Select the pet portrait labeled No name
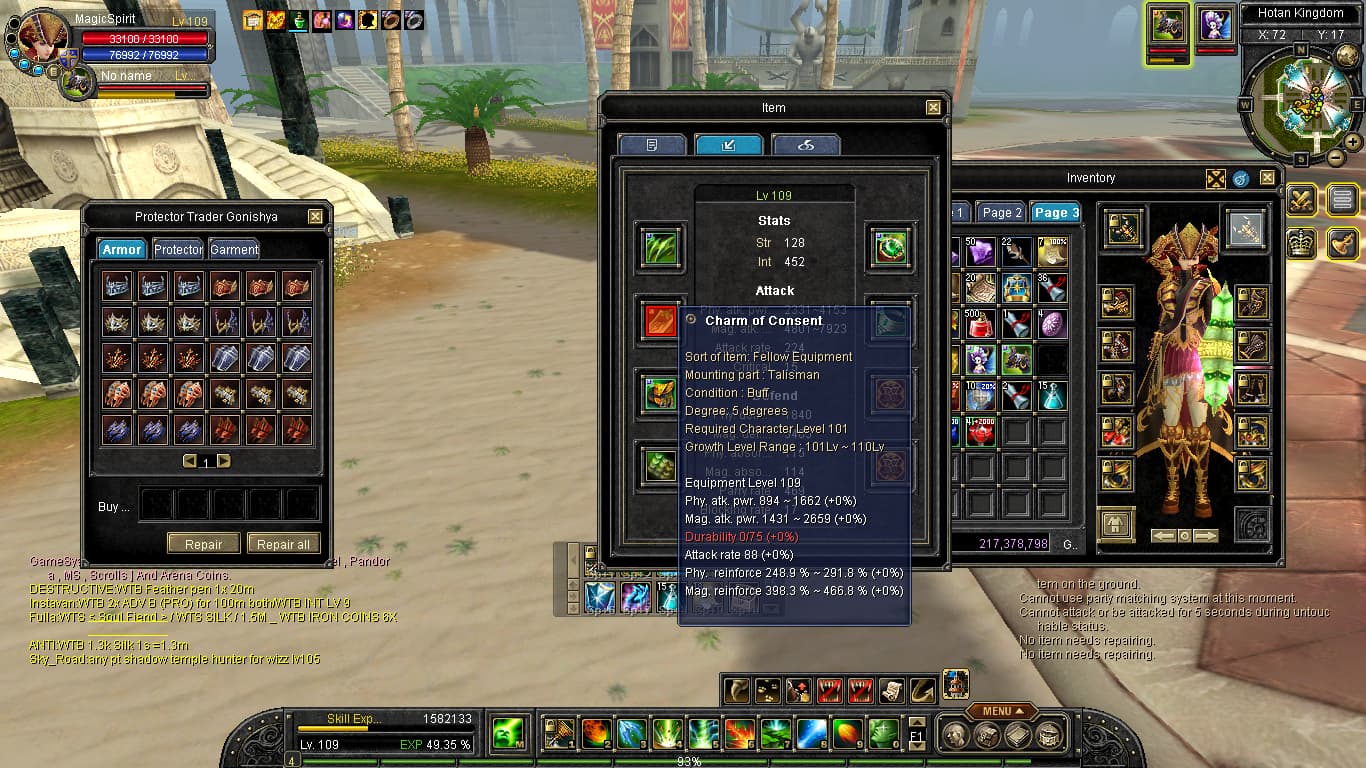The width and height of the screenshot is (1366, 768). [76, 83]
